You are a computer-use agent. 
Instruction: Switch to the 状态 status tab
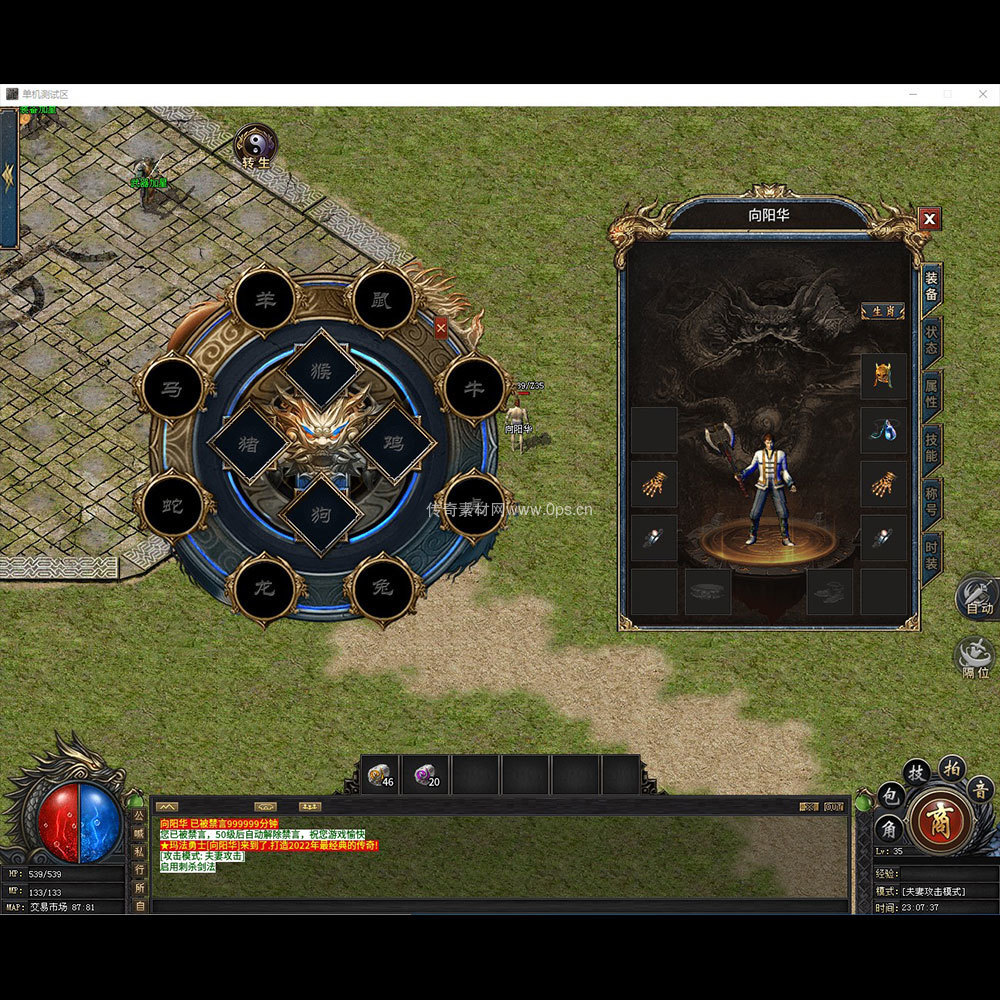[x=931, y=338]
